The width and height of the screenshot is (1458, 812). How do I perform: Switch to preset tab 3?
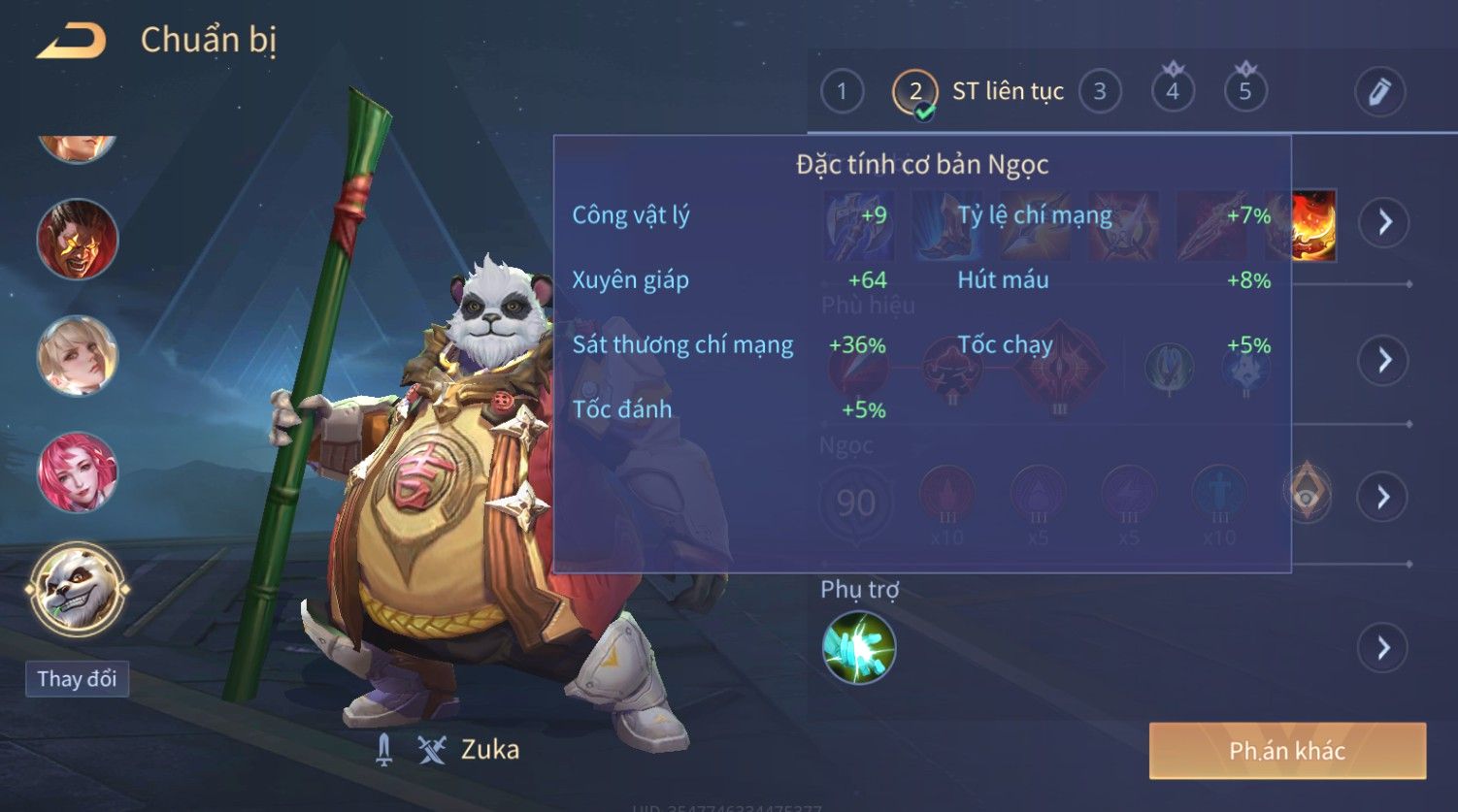click(1100, 92)
